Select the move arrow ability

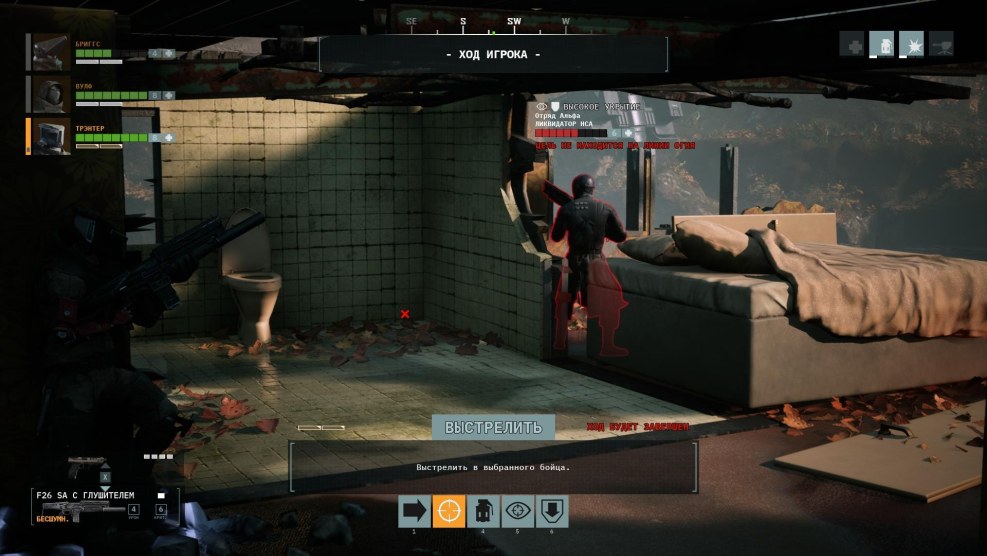pos(413,511)
